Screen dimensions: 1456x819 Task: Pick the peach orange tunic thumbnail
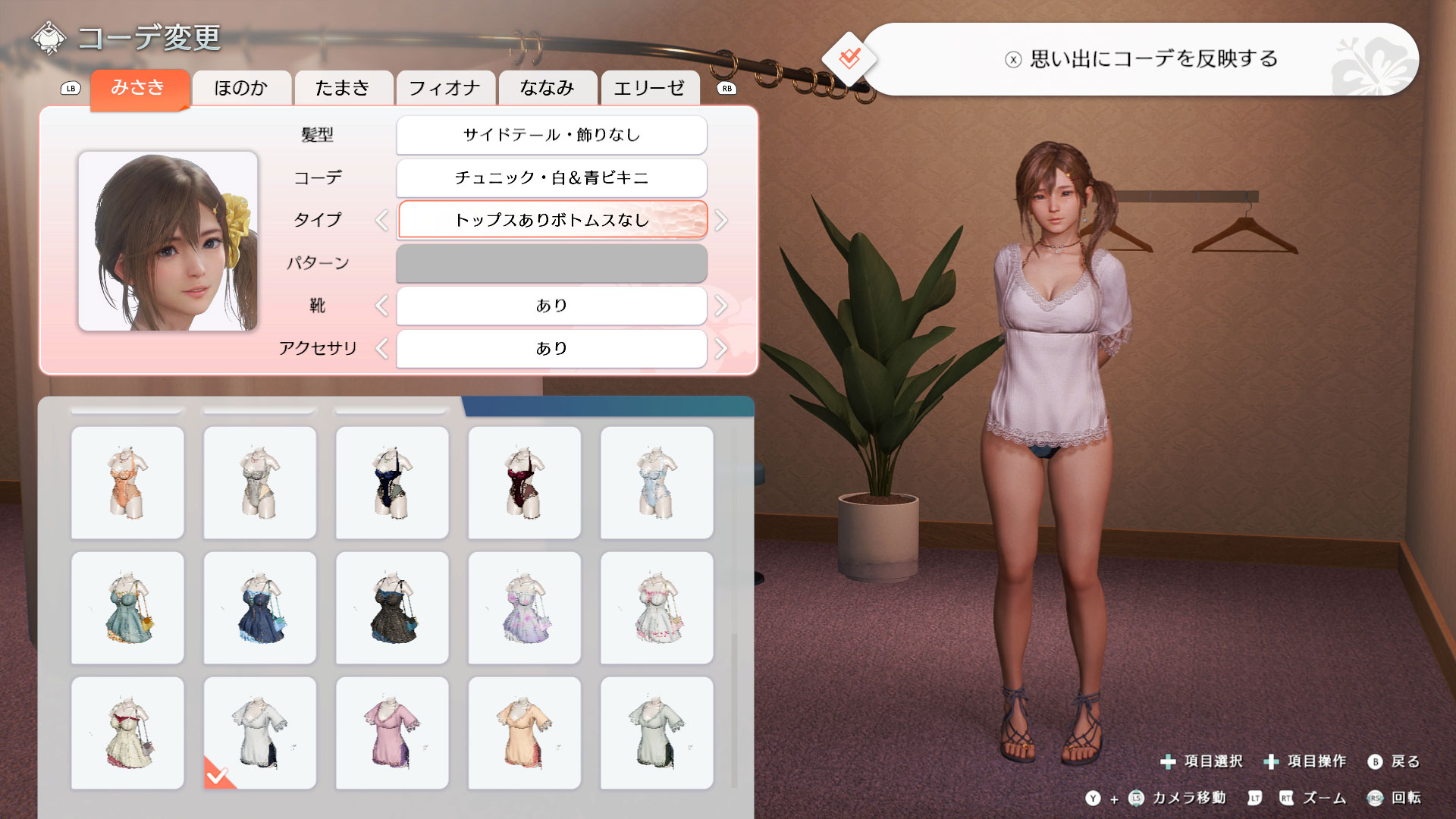point(525,733)
